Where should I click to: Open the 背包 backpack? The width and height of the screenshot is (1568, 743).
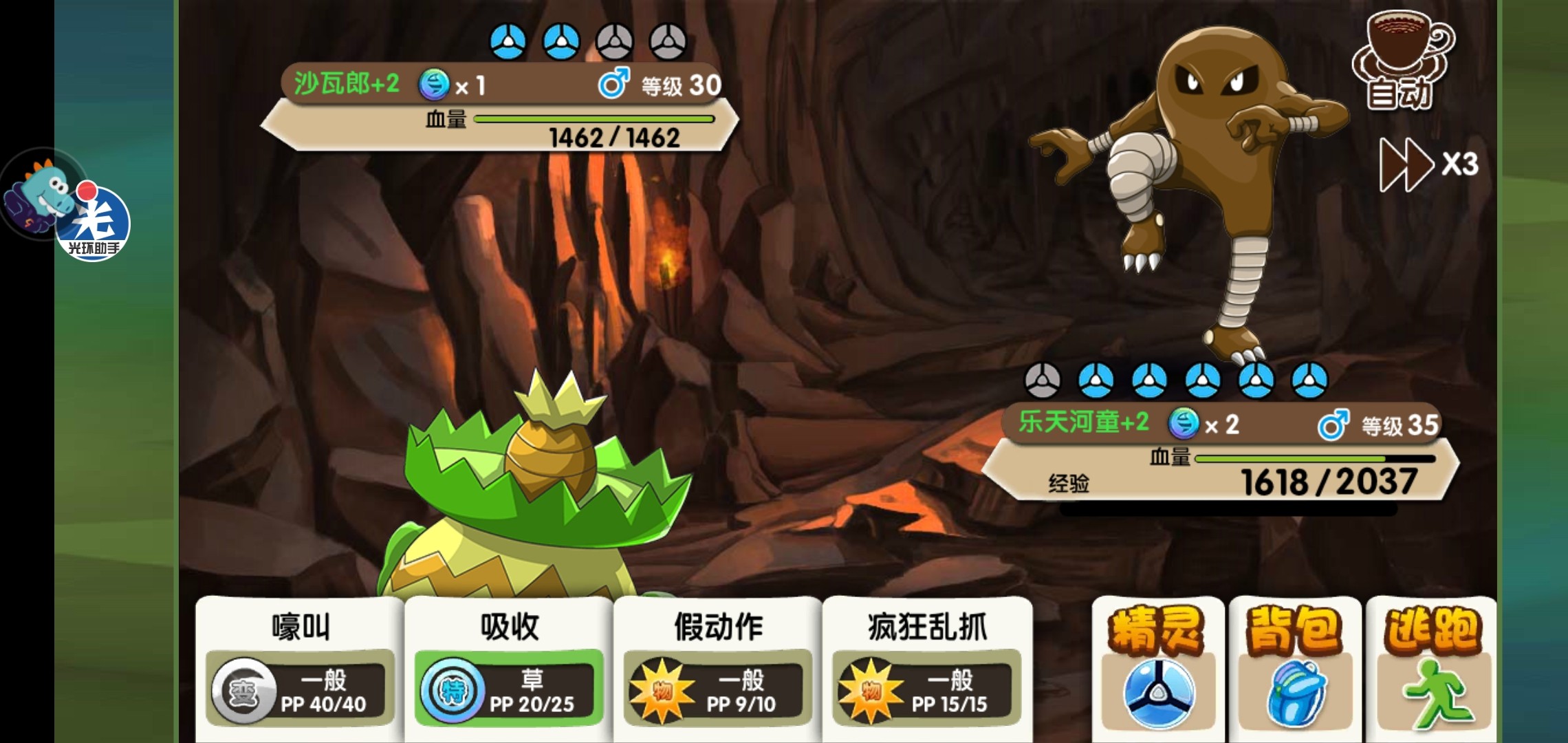coord(1294,667)
